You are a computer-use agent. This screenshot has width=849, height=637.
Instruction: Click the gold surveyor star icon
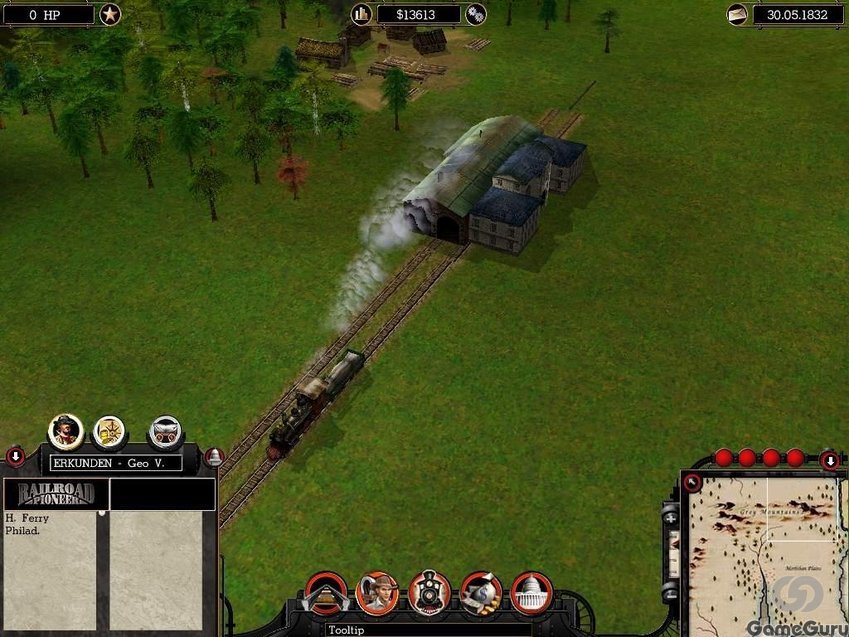point(110,432)
